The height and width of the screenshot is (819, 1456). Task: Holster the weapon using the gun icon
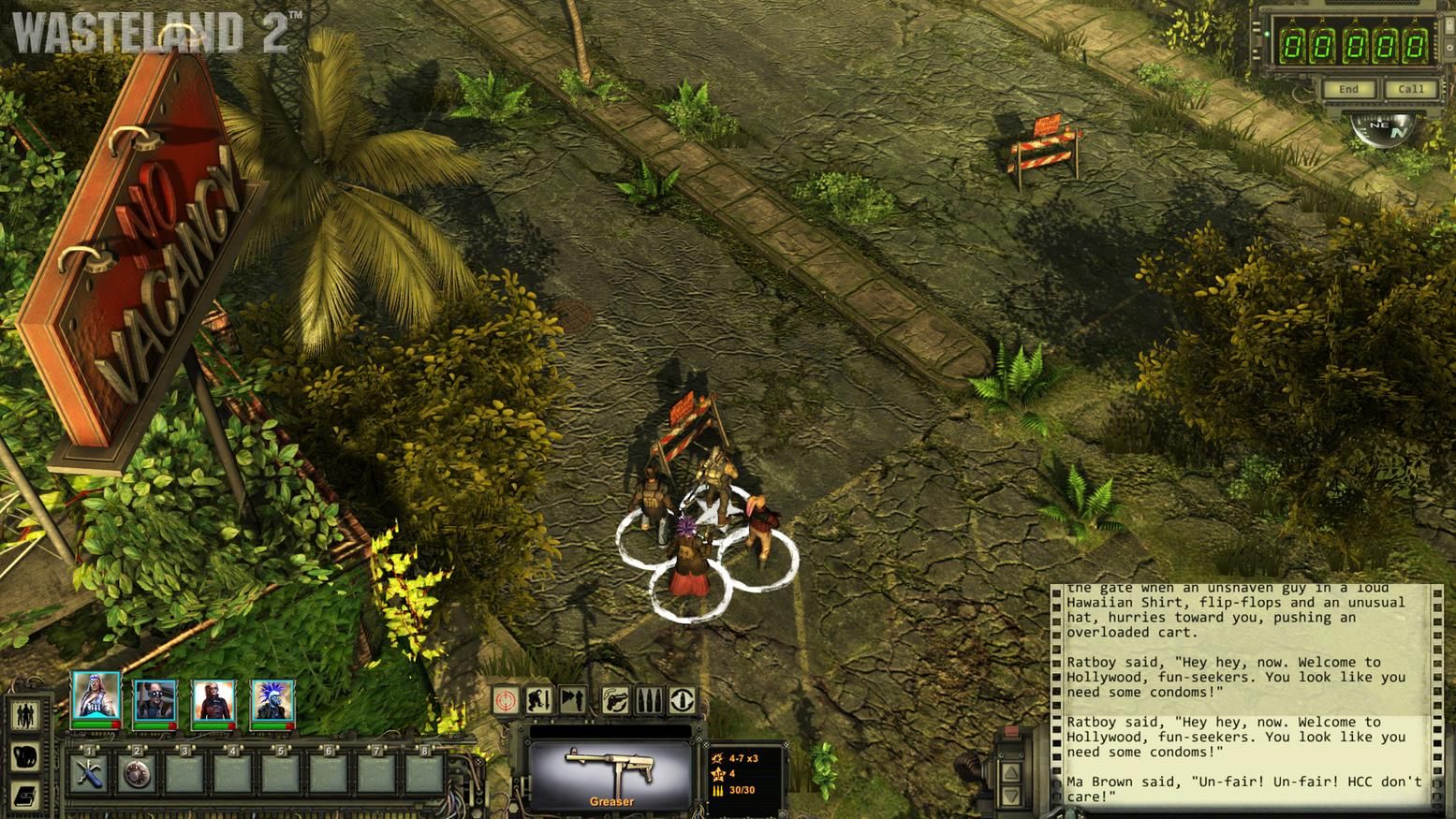615,700
